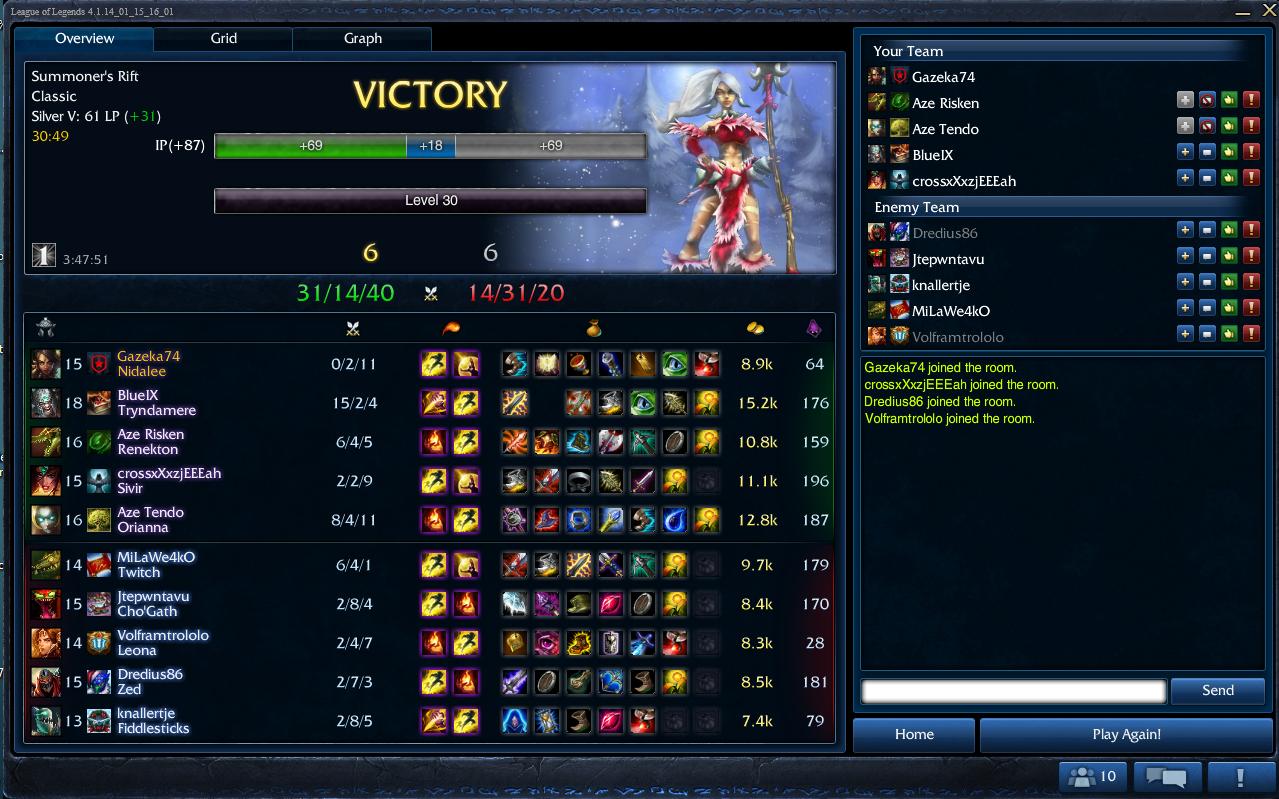1279x799 pixels.
Task: Give thumbs up to MiLaWe4kO
Action: point(1229,311)
